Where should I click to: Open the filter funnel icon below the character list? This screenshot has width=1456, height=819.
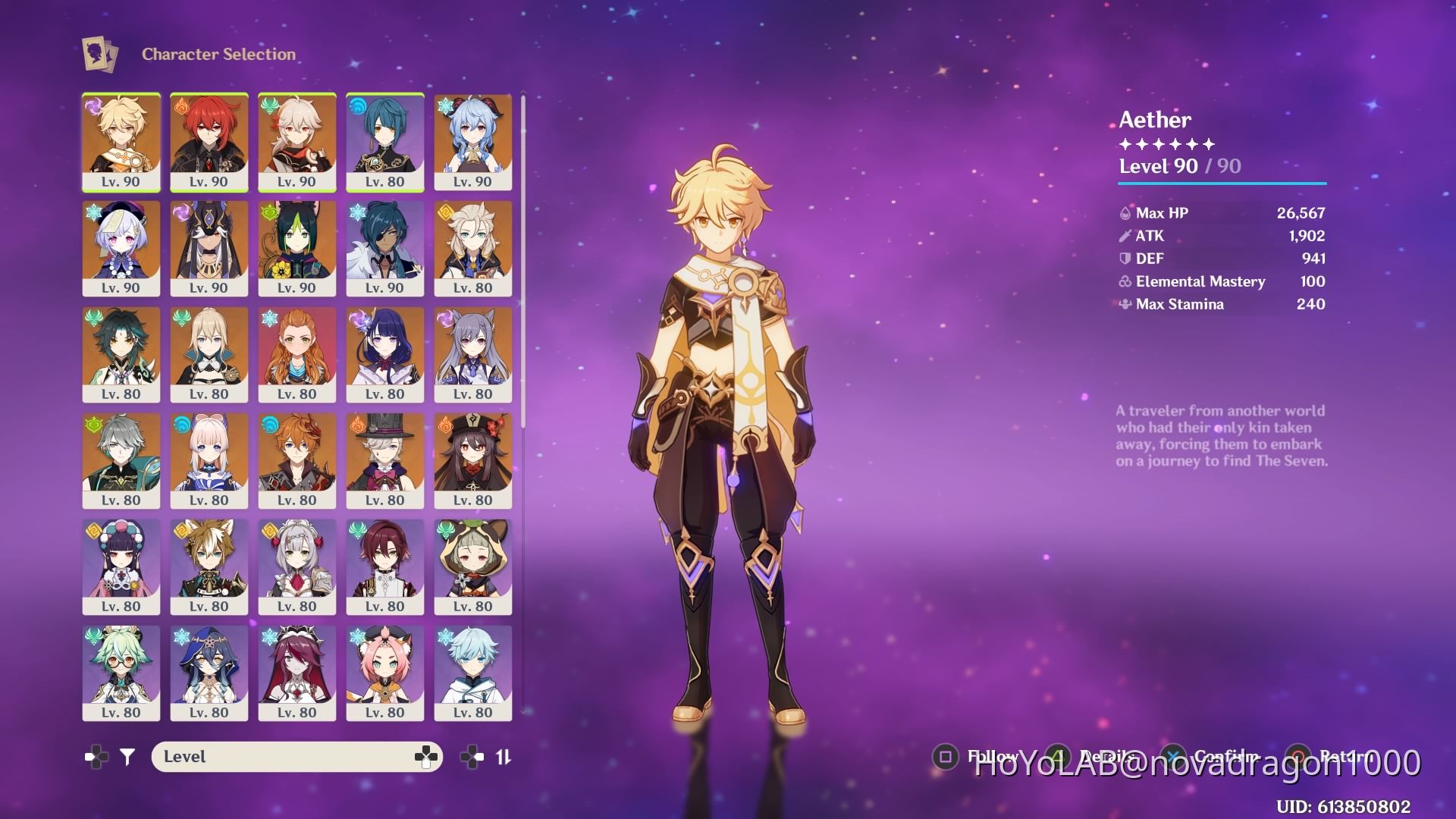127,756
